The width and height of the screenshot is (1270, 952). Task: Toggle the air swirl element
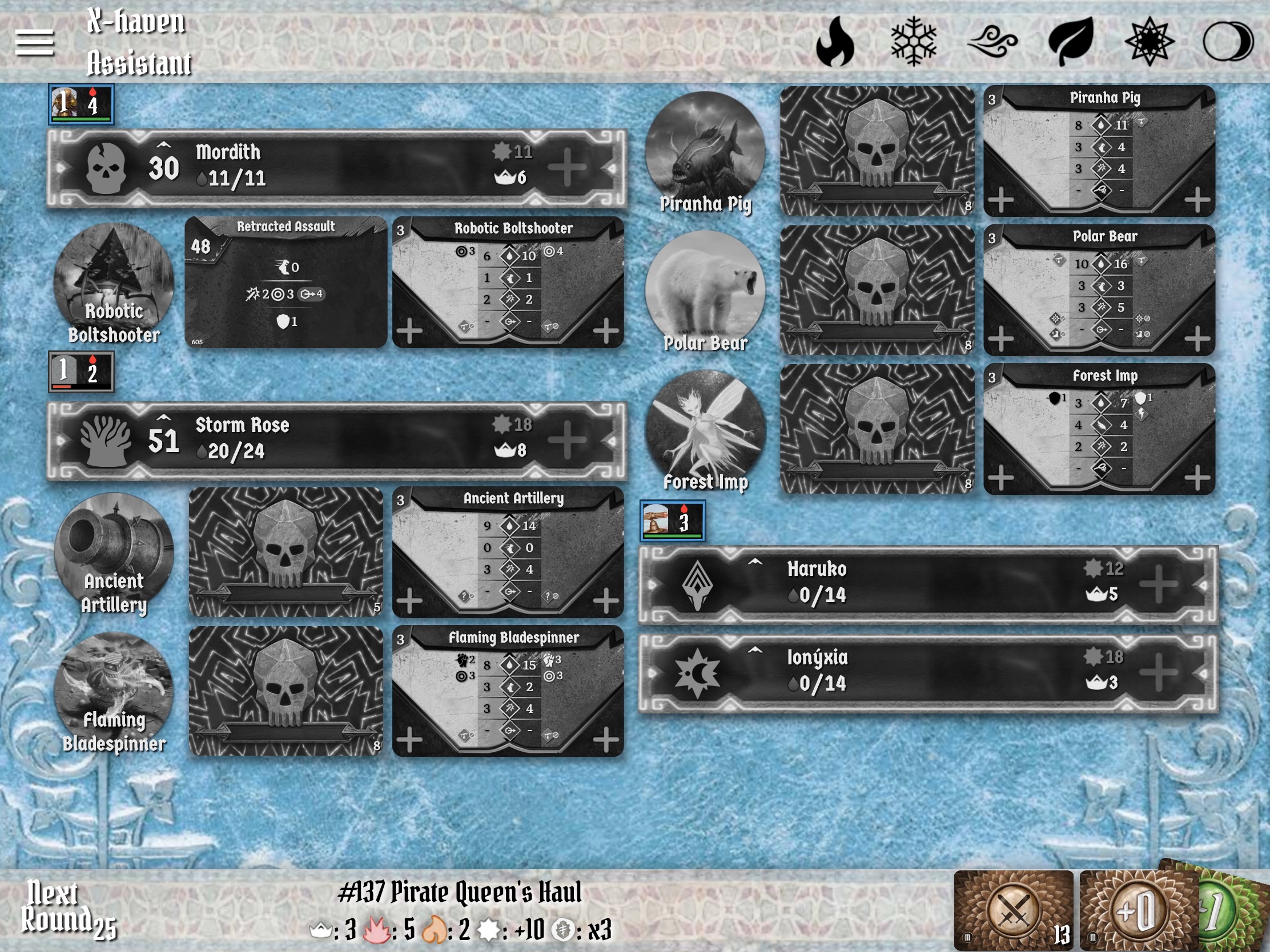992,42
